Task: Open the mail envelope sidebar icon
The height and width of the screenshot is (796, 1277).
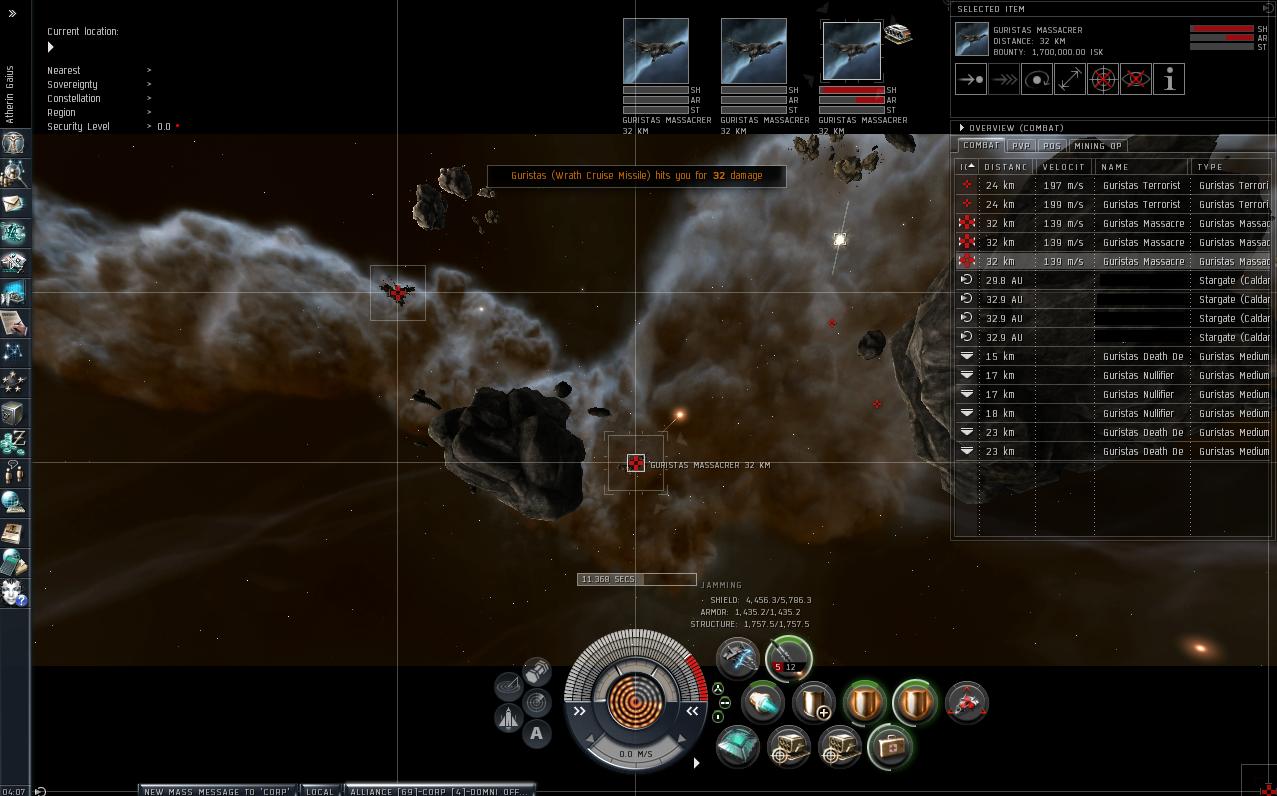Action: [13, 203]
